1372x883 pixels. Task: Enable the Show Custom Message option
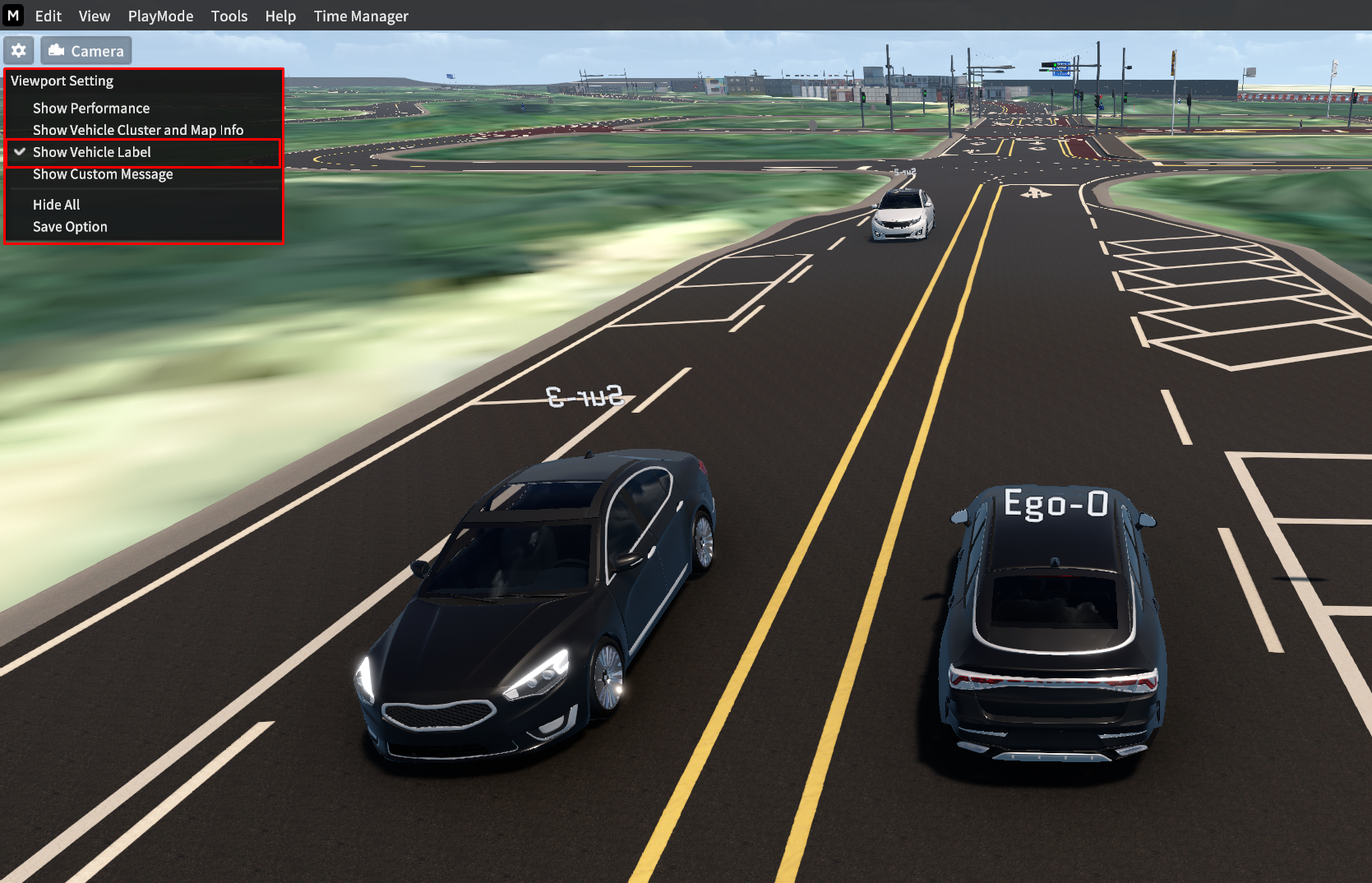point(103,174)
